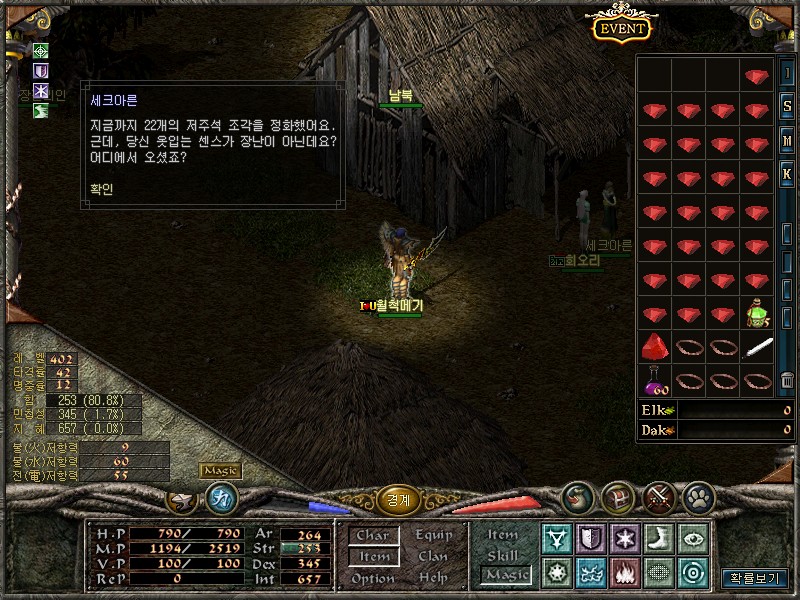Switch inventory to the S tab
Screen dimensions: 800x600
tap(787, 107)
